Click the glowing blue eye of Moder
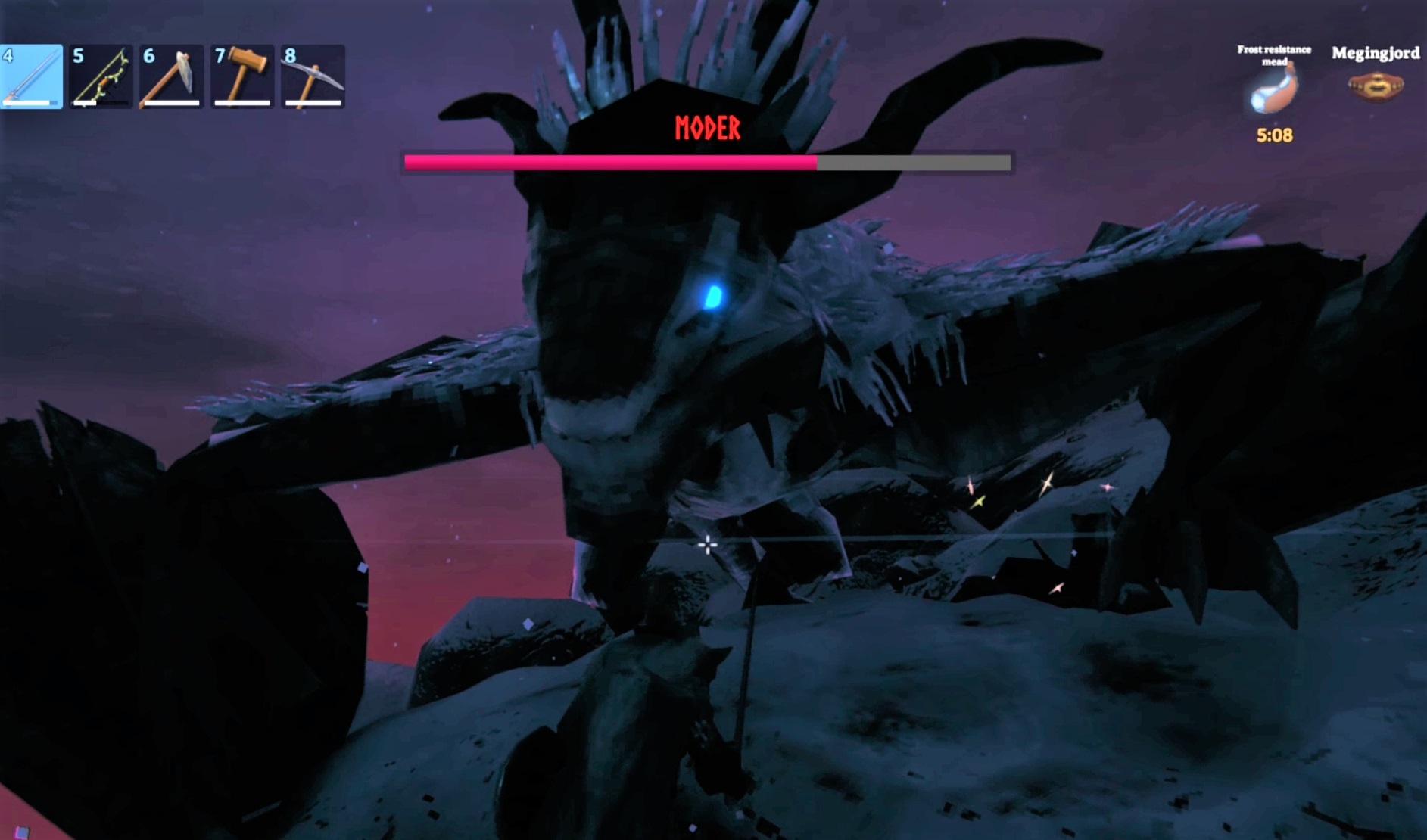 [x=714, y=295]
